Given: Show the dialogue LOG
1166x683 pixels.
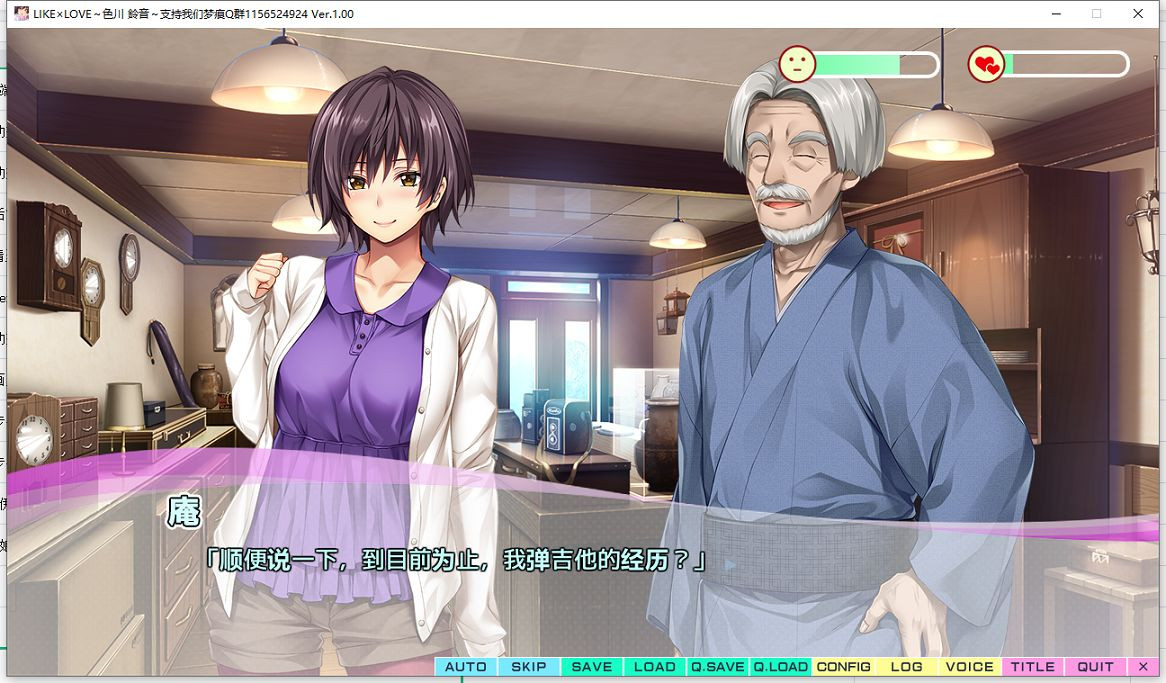Looking at the screenshot, I should [x=907, y=667].
